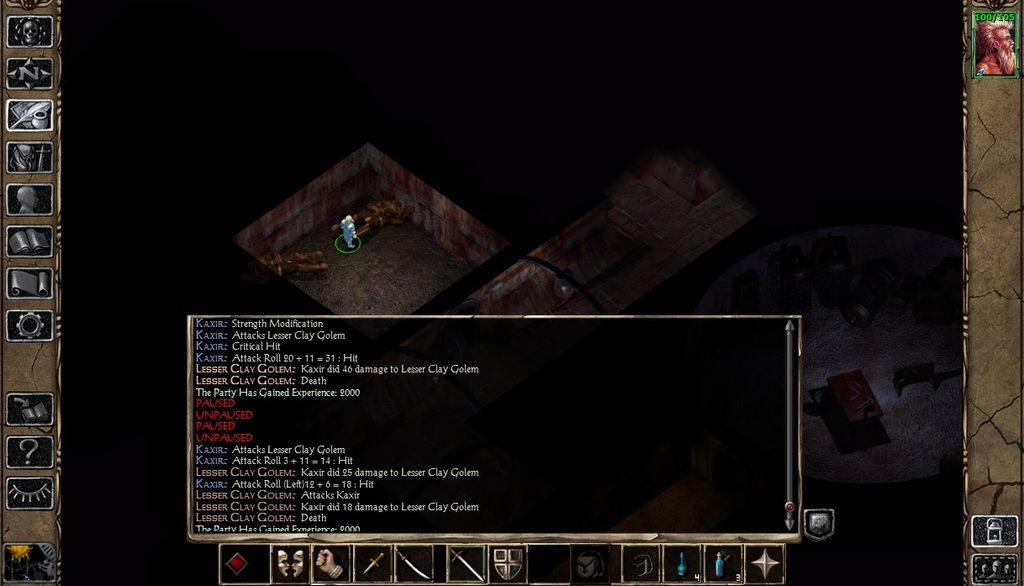
Task: Click the question mark help button
Action: [x=30, y=451]
